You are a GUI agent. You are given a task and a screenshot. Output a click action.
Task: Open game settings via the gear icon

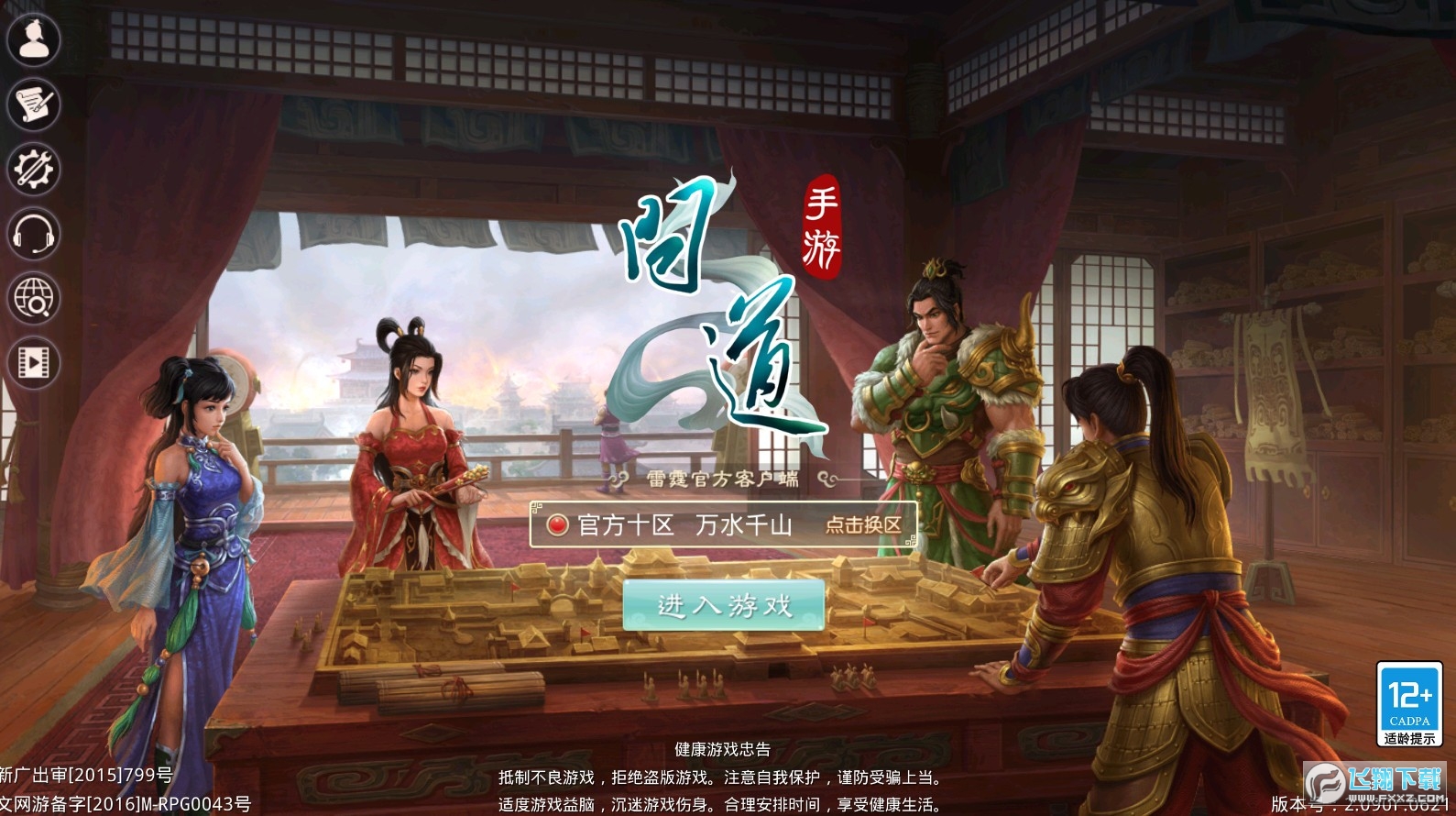pyautogui.click(x=34, y=170)
